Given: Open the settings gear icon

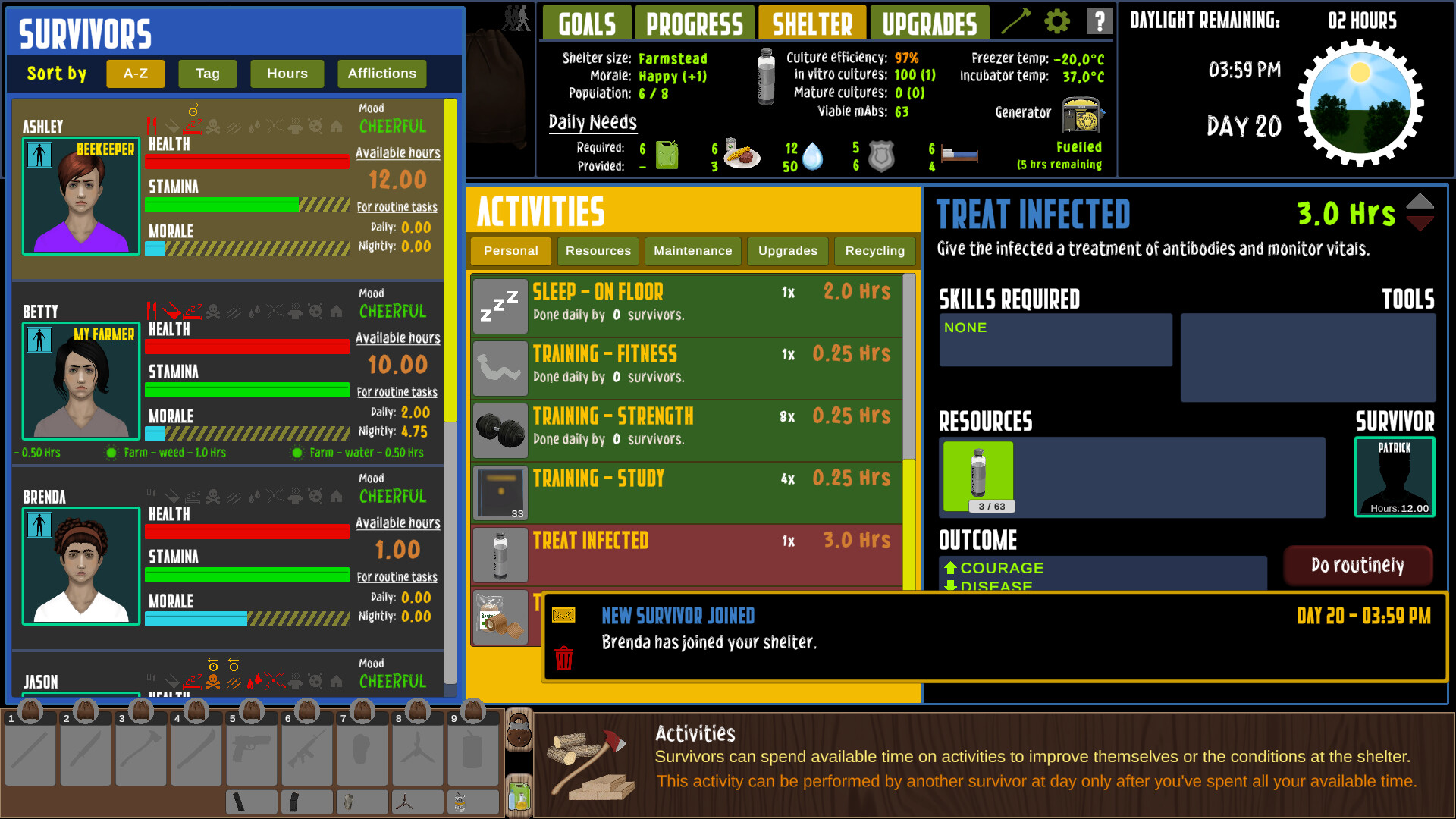Looking at the screenshot, I should click(x=1057, y=21).
